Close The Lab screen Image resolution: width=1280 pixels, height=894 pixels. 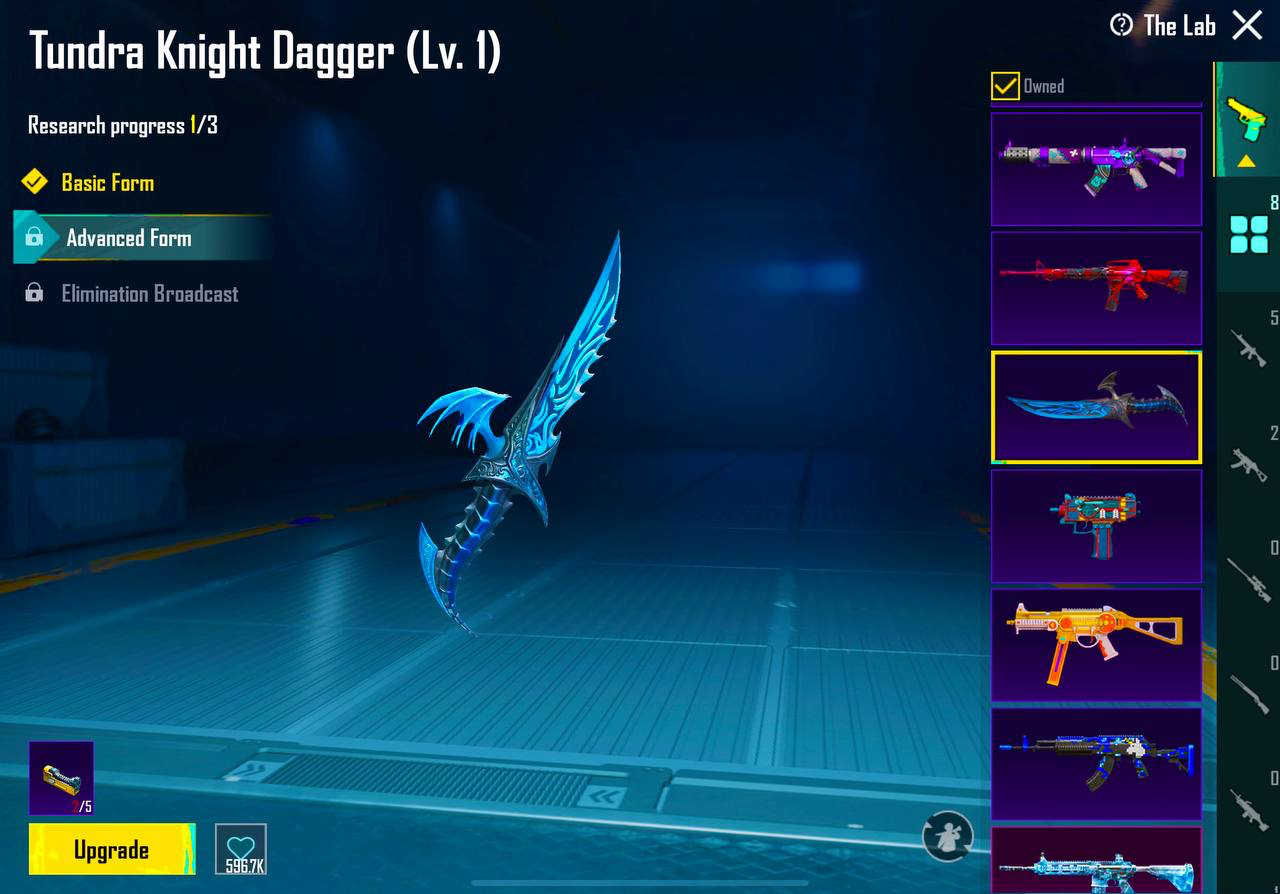pos(1247,25)
